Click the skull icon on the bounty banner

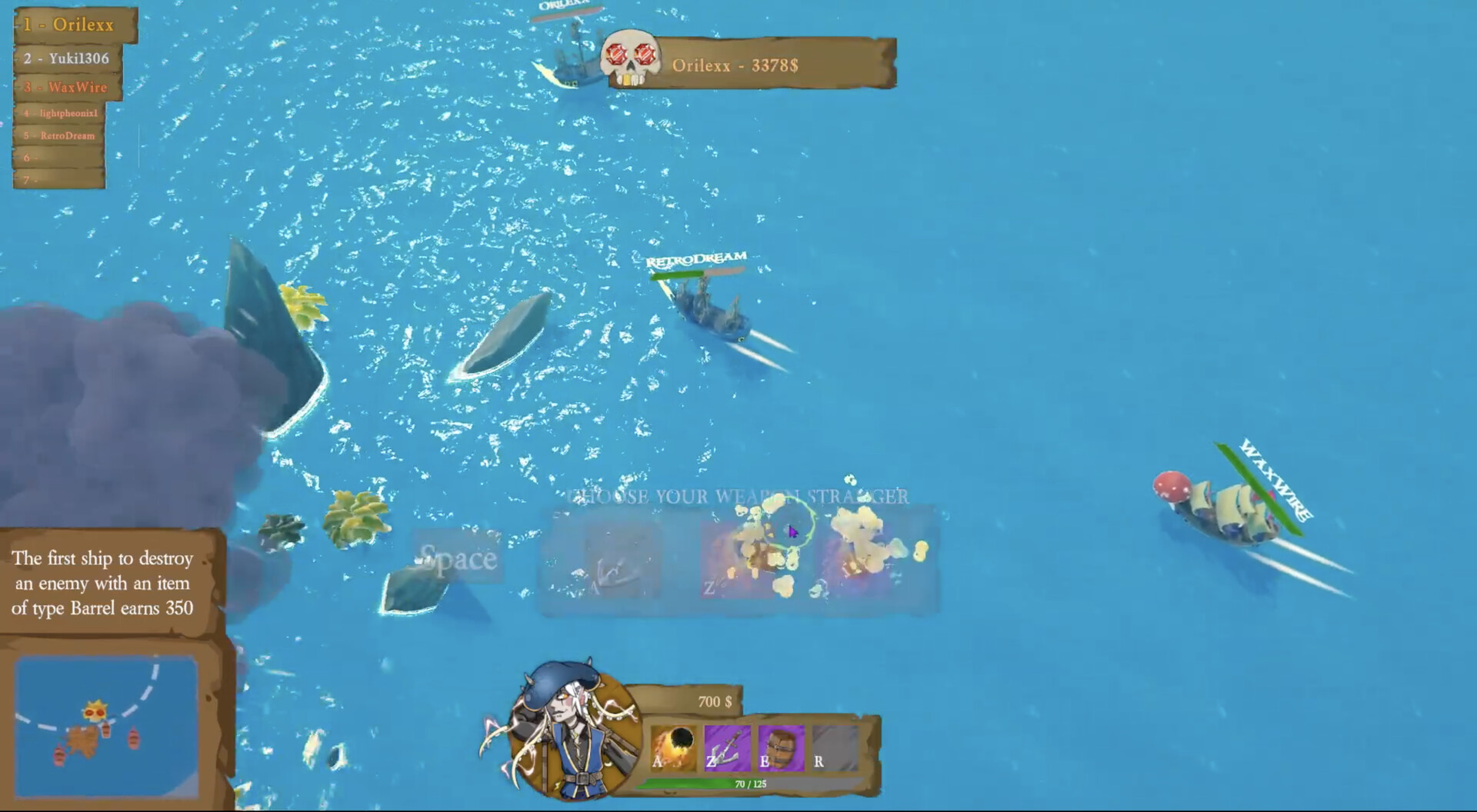point(632,55)
